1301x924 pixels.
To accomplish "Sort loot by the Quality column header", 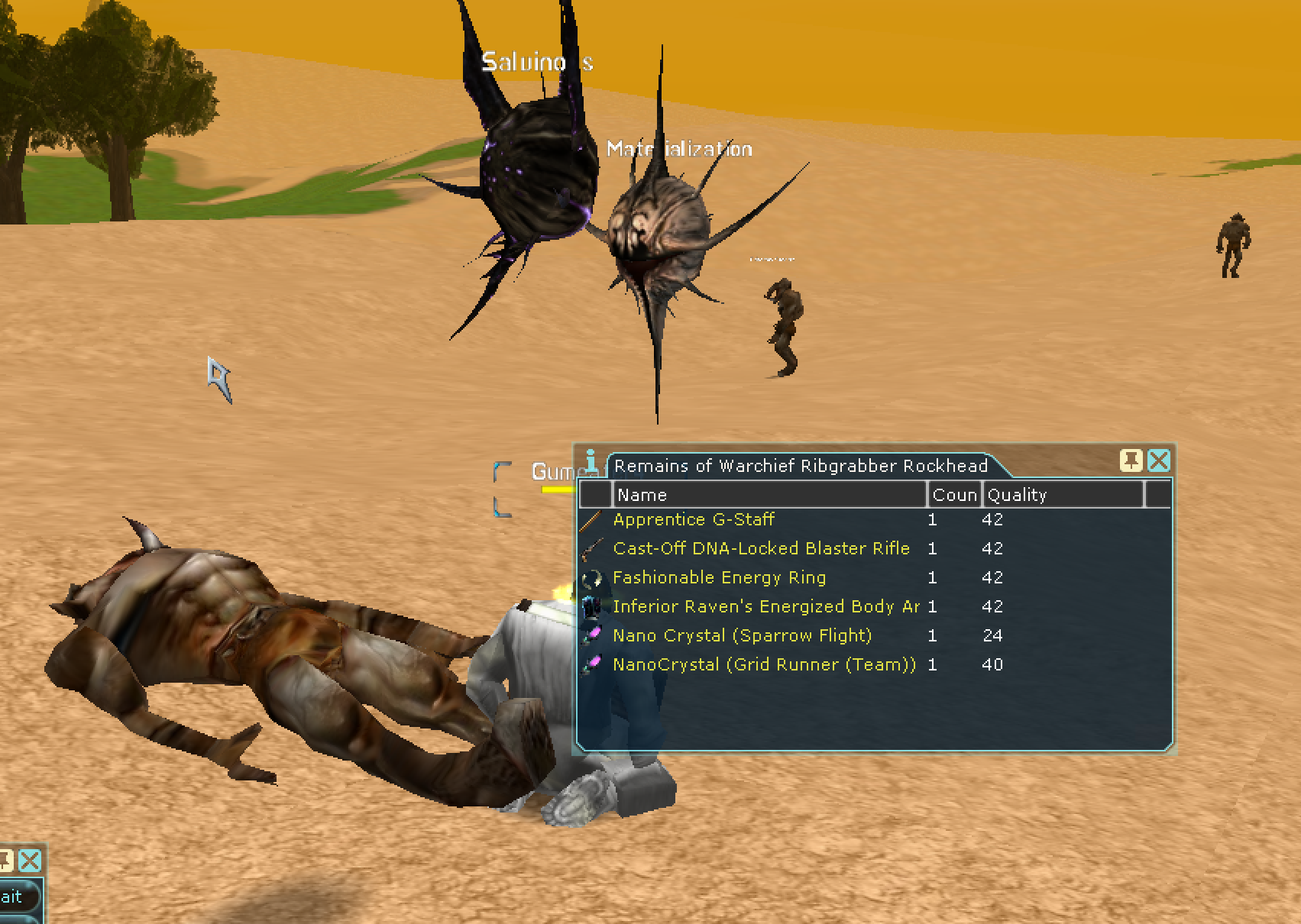I will [x=1062, y=495].
